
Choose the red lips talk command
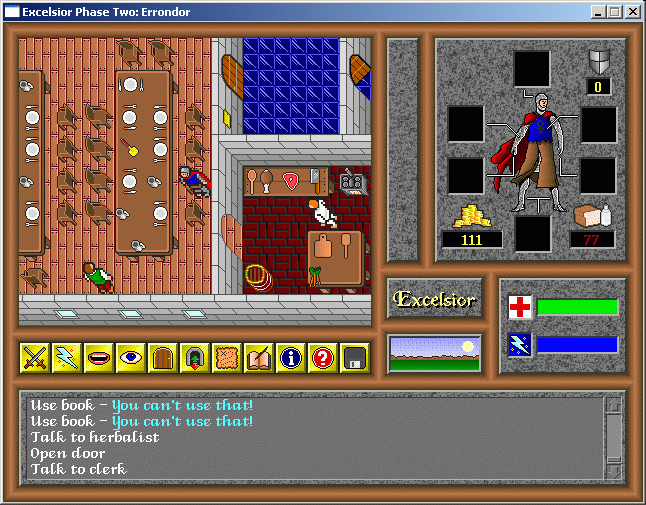(99, 357)
